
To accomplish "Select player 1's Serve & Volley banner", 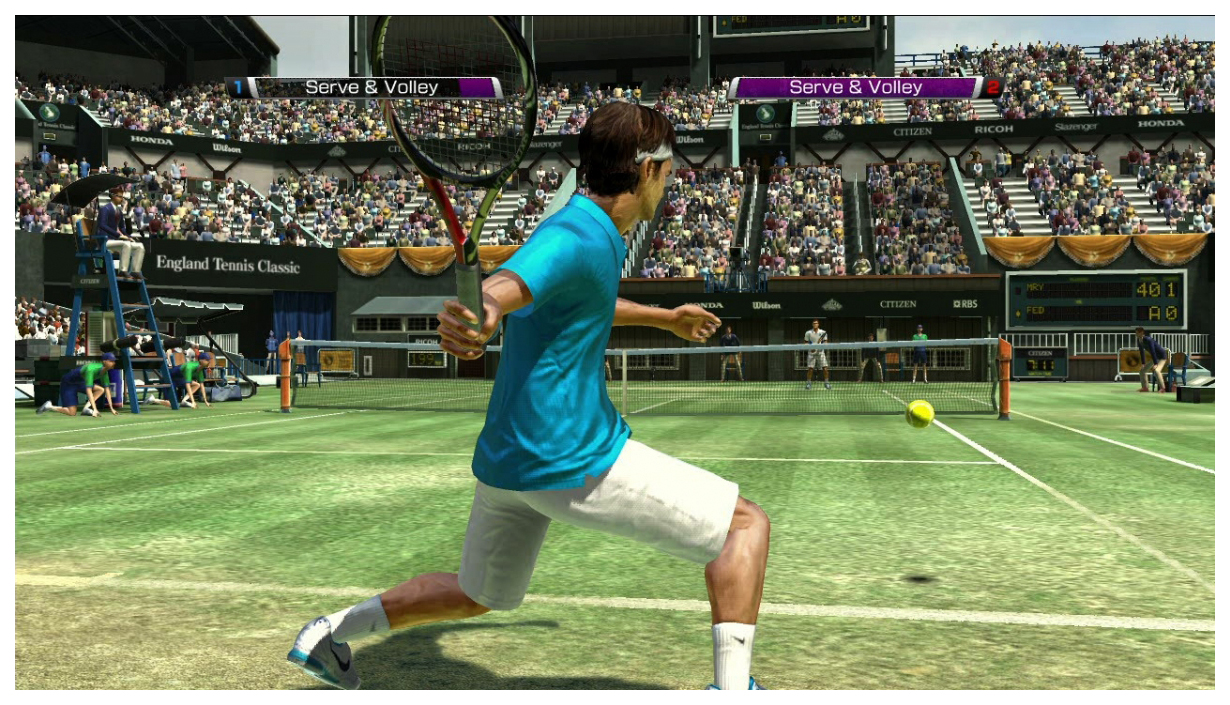I will click(x=371, y=88).
